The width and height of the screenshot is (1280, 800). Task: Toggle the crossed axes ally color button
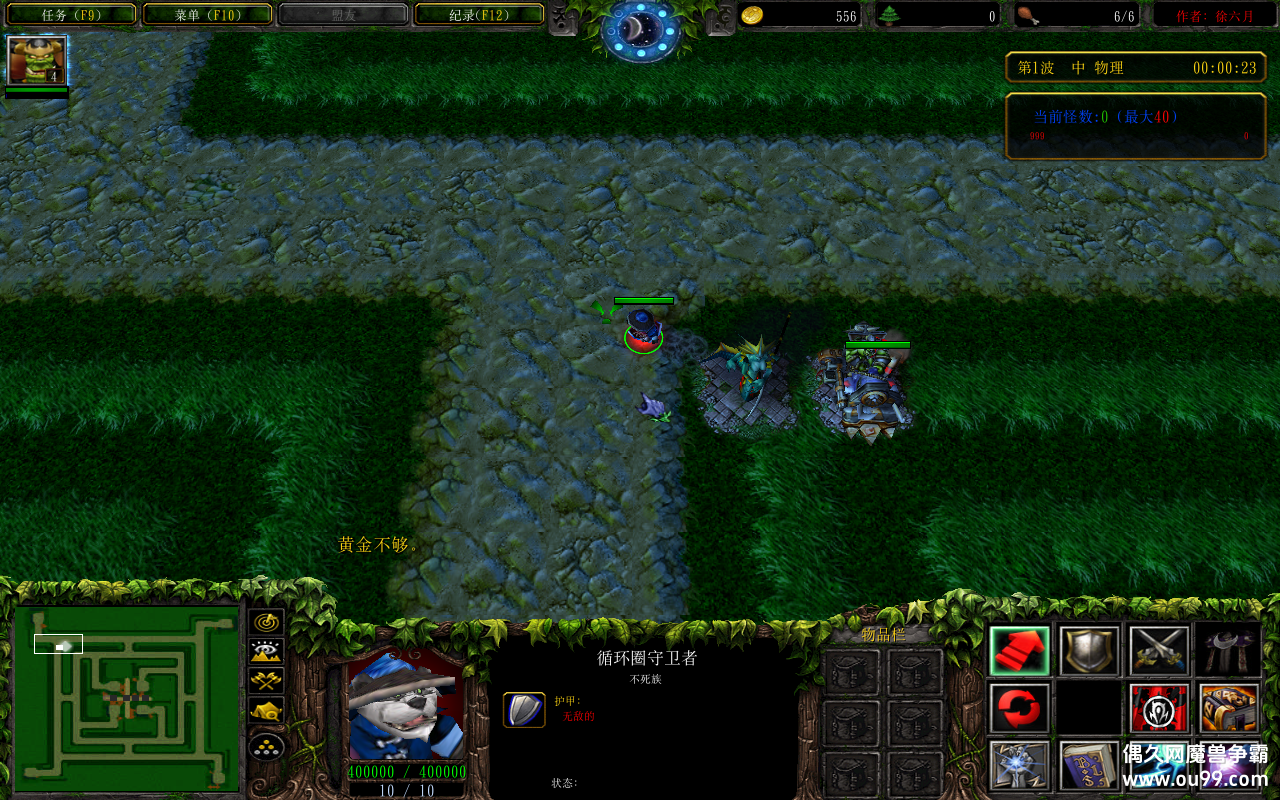266,682
